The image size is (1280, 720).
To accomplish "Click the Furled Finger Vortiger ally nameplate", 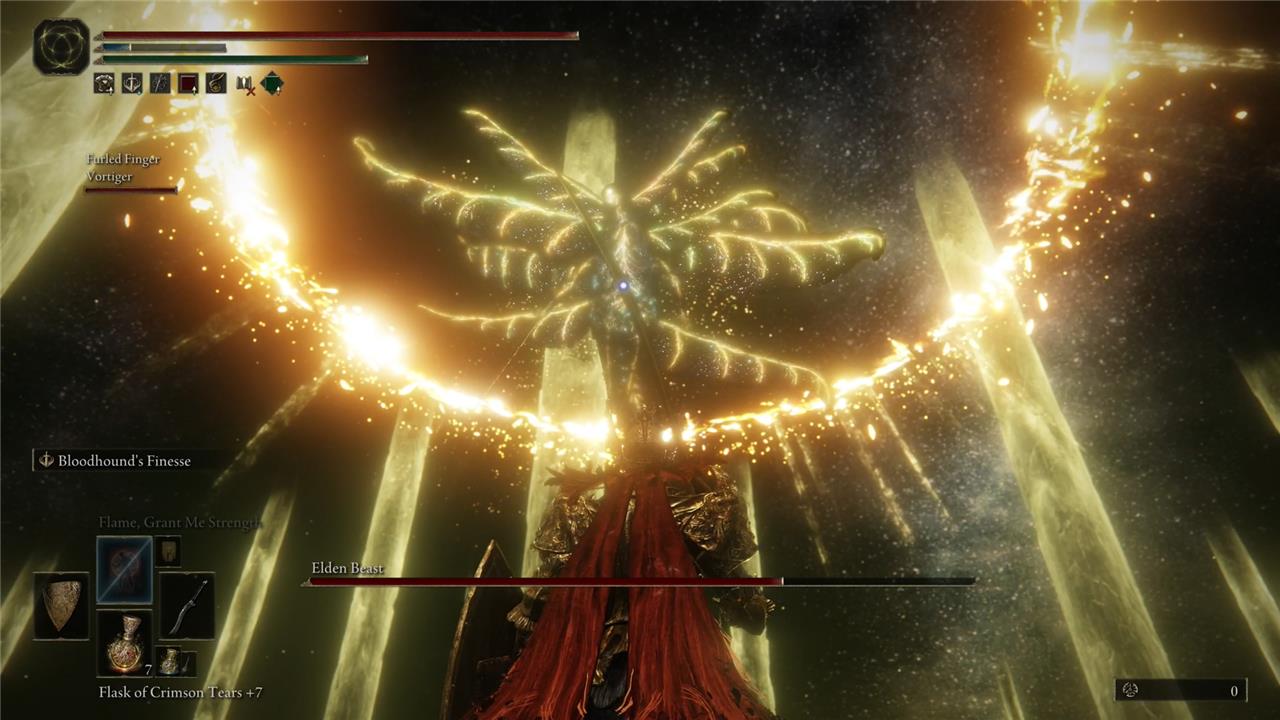I will coord(124,167).
